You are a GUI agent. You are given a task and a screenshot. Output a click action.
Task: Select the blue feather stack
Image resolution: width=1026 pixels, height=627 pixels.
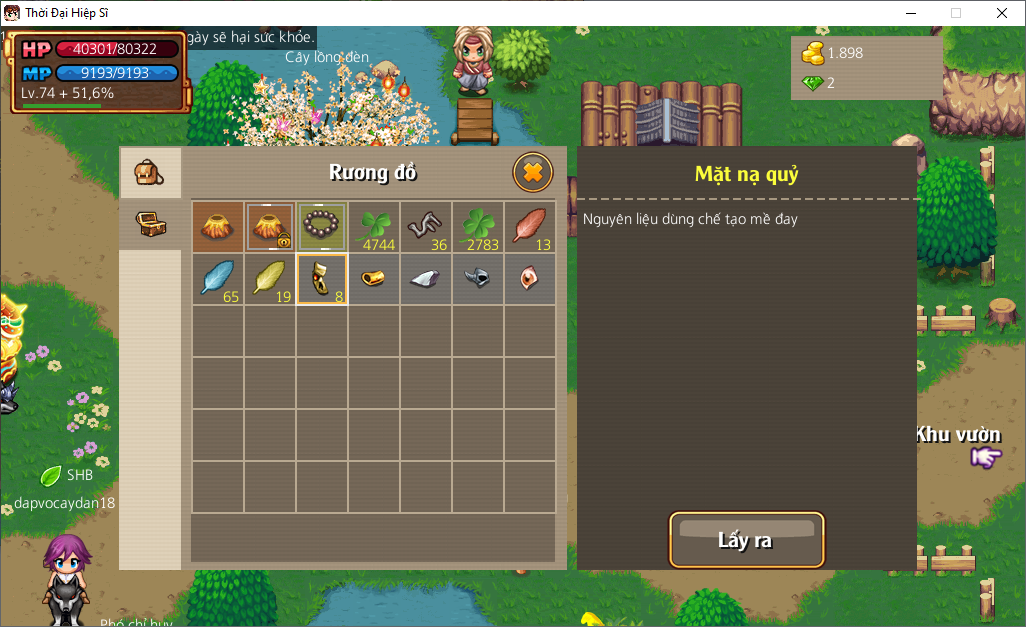pos(218,279)
